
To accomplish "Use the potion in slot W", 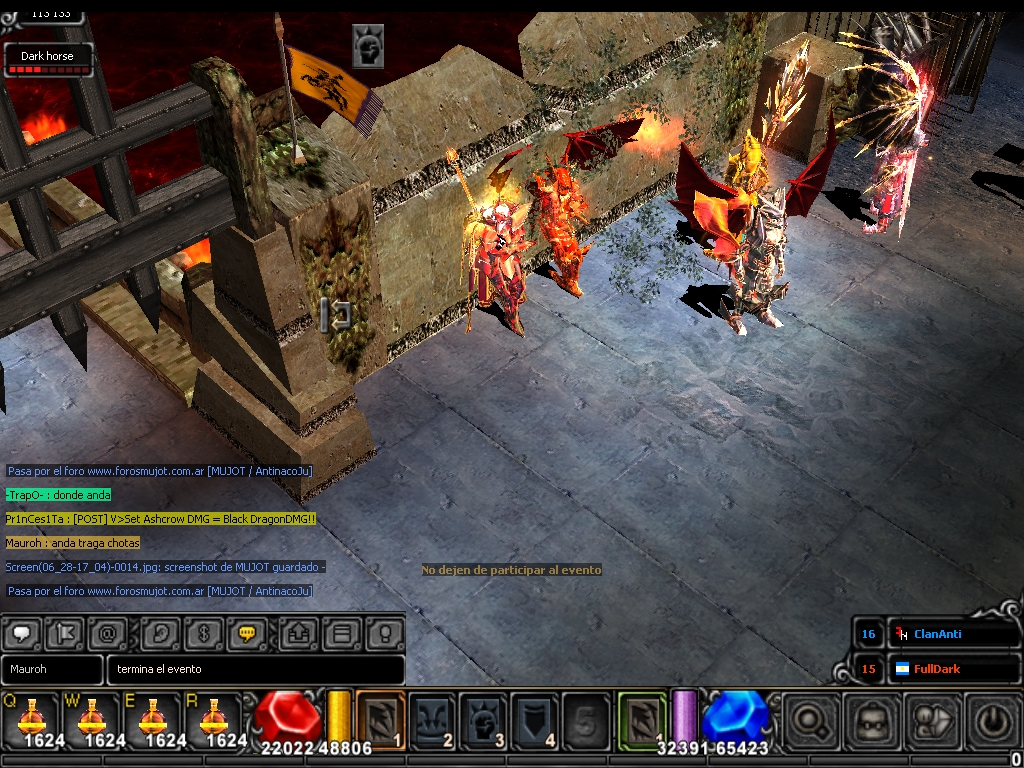I will tap(92, 719).
